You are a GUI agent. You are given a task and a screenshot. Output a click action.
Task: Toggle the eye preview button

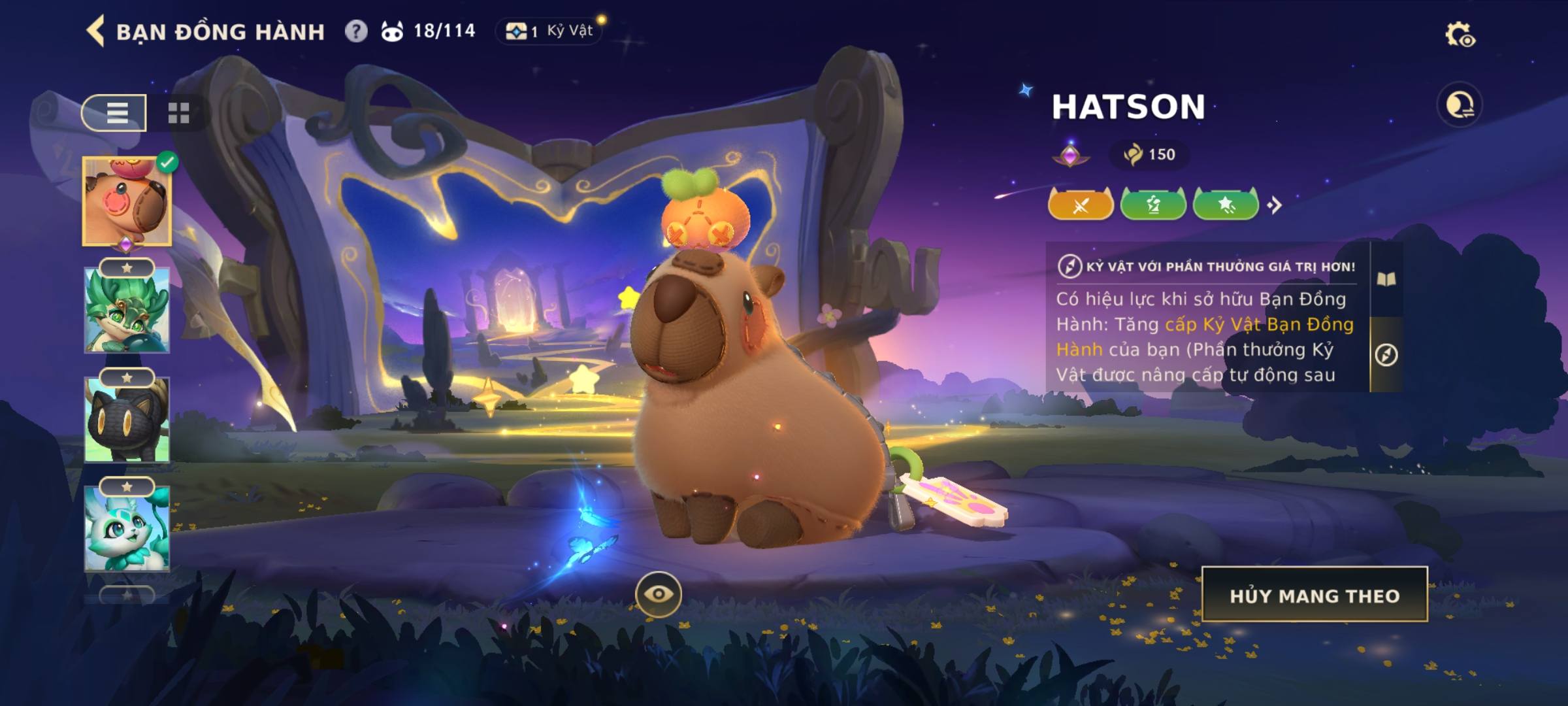[x=658, y=594]
